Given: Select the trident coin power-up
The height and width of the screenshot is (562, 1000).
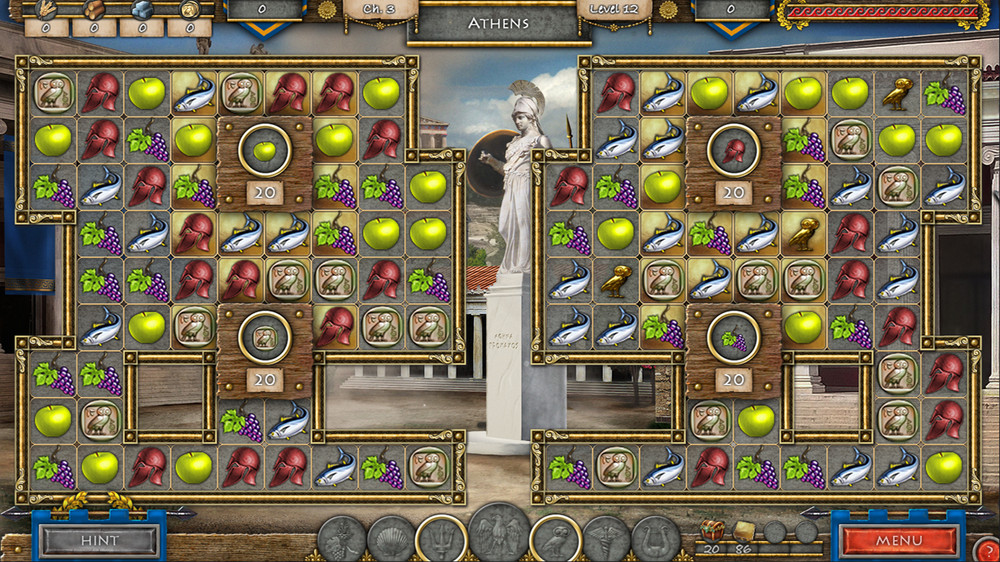Looking at the screenshot, I should coord(441,540).
